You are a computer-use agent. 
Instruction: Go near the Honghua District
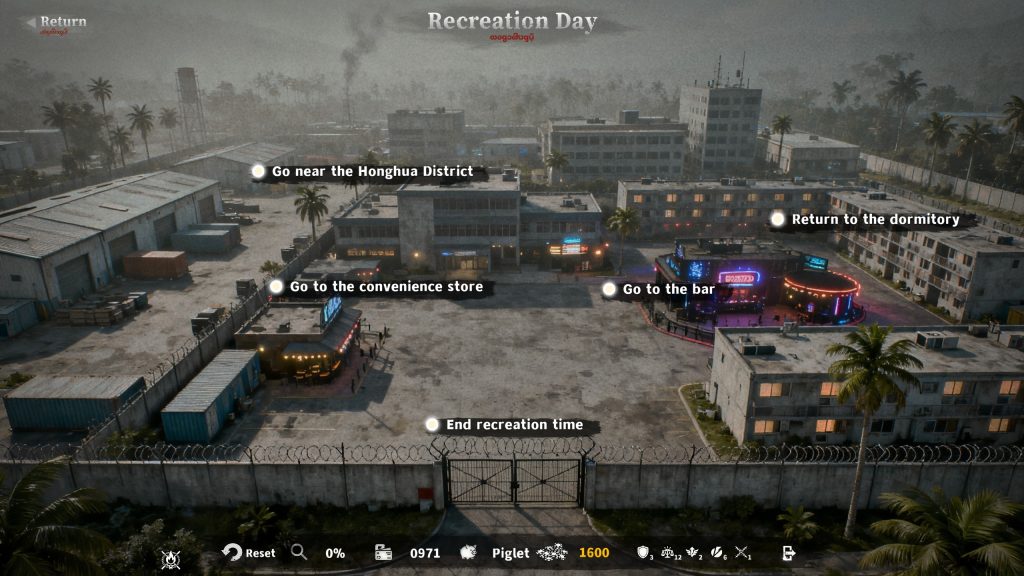click(361, 172)
